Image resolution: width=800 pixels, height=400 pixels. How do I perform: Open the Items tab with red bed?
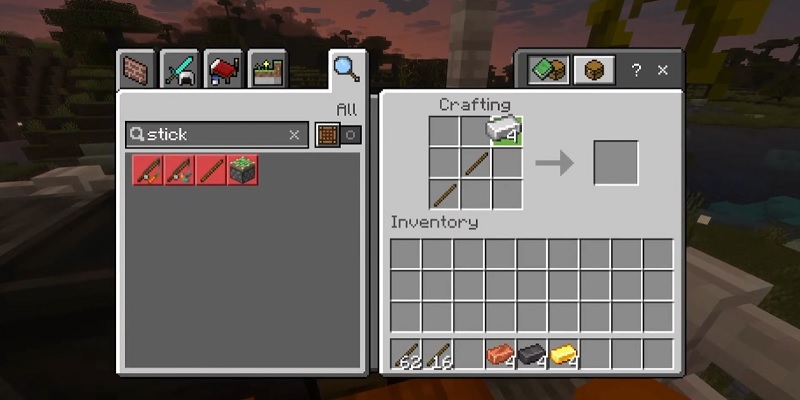(x=223, y=70)
